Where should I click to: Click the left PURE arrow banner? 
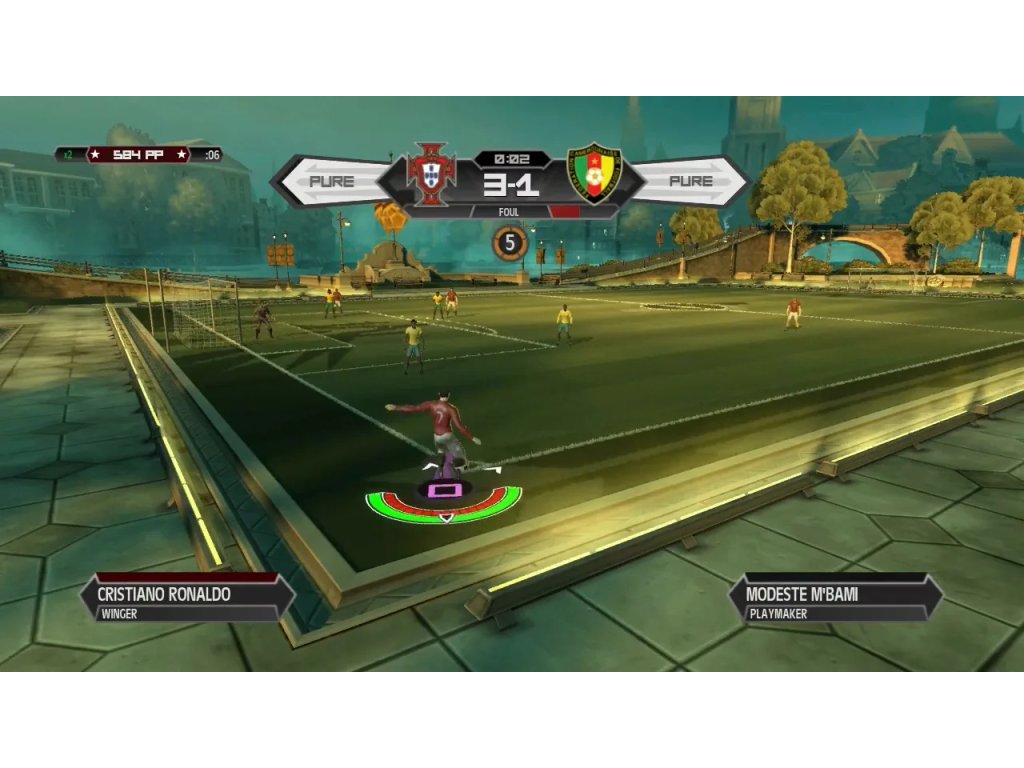(330, 181)
